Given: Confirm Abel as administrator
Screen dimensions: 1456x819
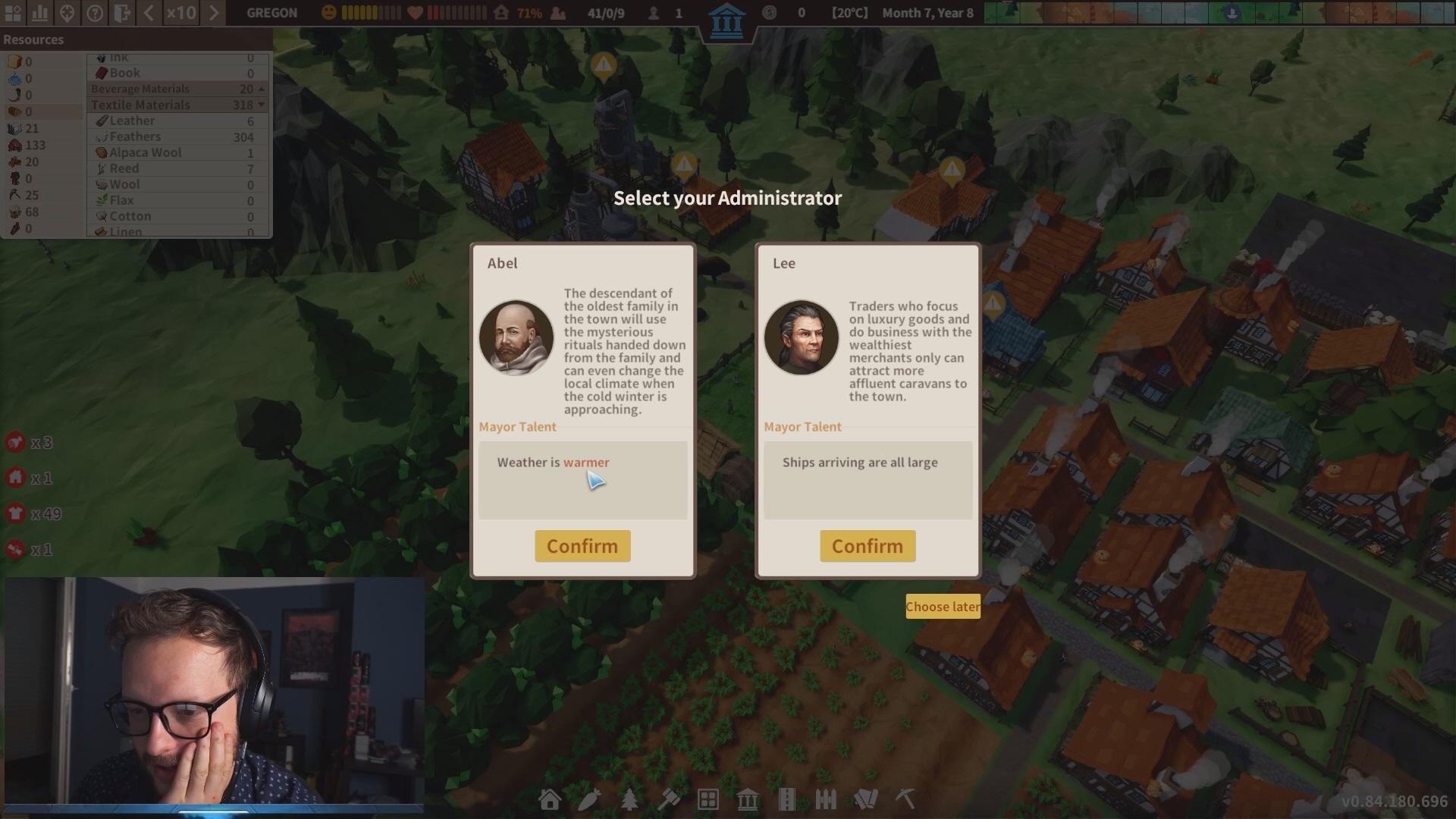Looking at the screenshot, I should (582, 546).
